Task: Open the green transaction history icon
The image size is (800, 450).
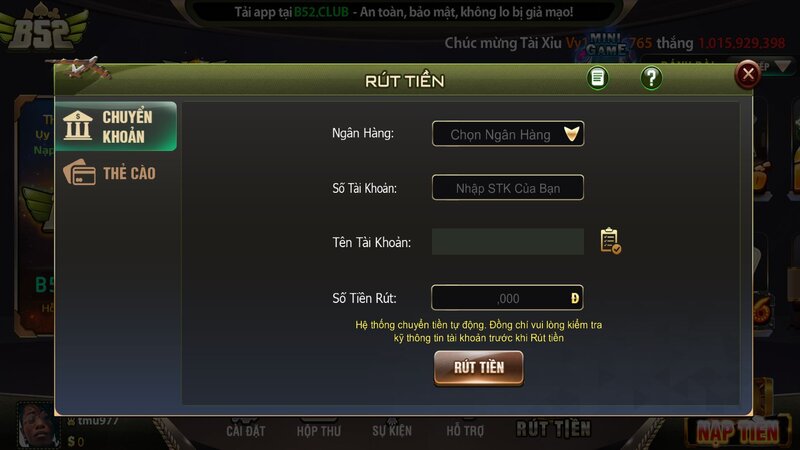Action: 598,78
